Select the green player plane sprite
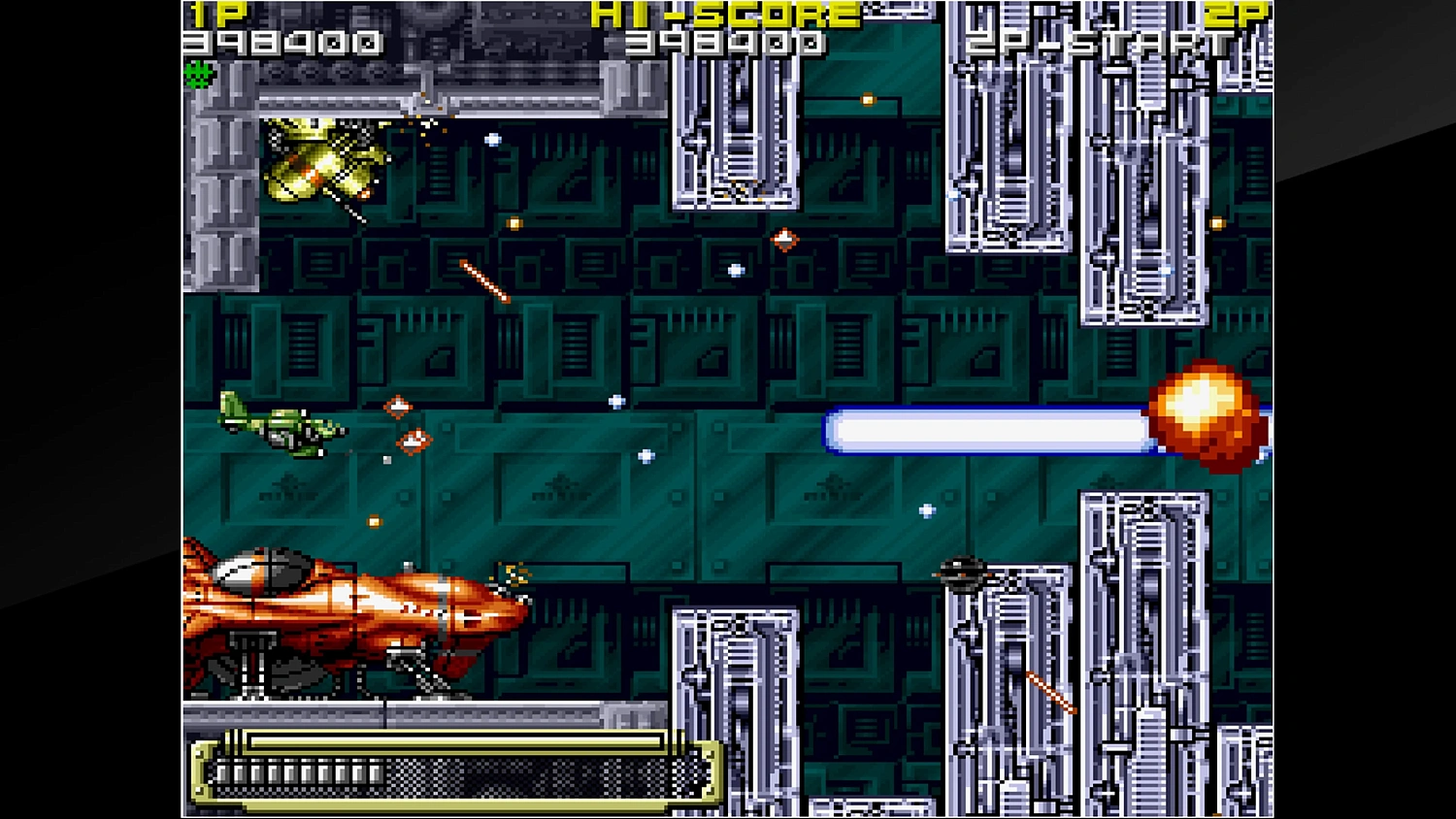Screen dimensions: 1456x819 coord(281,427)
